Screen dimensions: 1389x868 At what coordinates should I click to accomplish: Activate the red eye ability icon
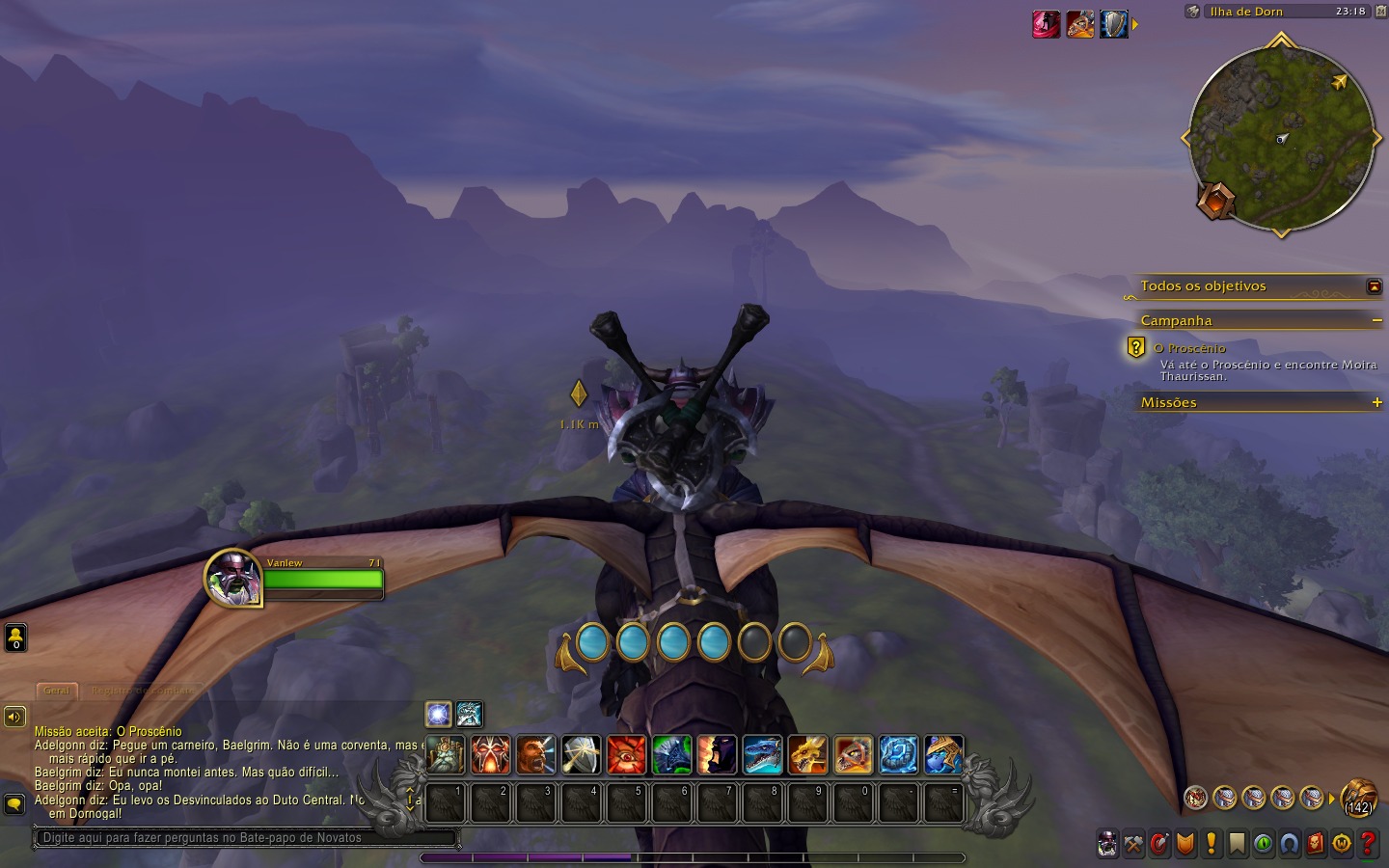point(627,754)
